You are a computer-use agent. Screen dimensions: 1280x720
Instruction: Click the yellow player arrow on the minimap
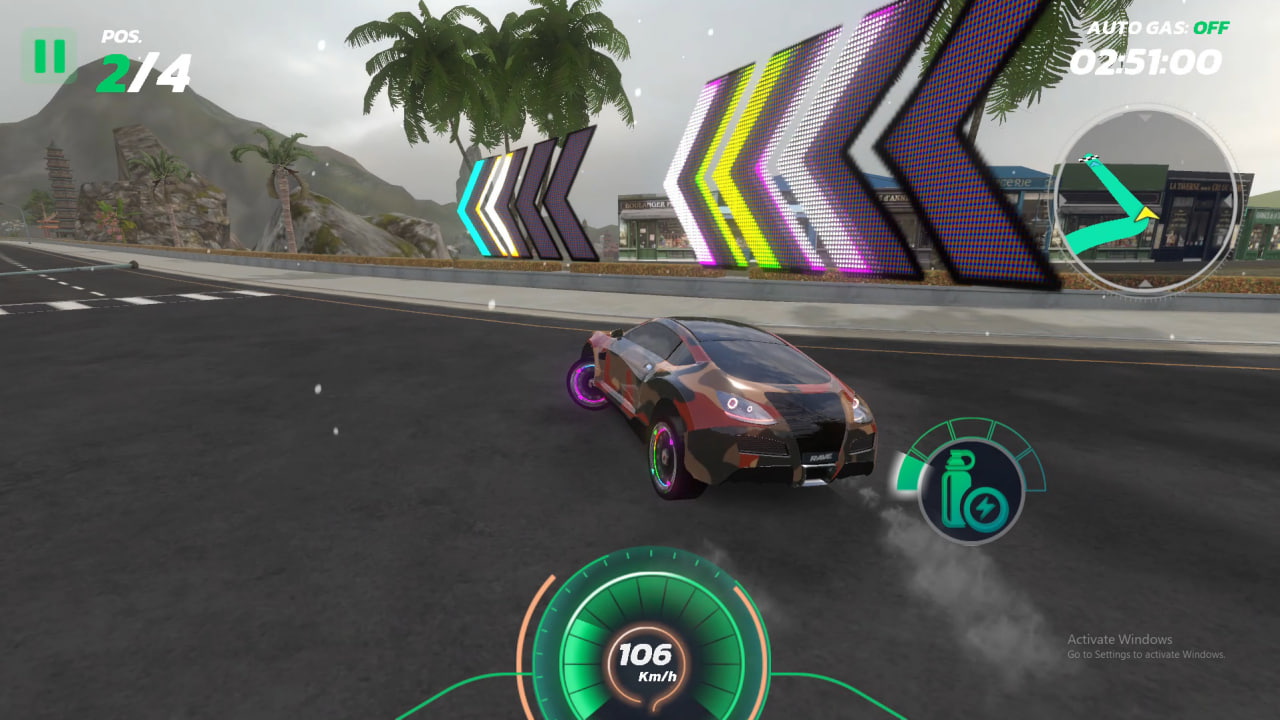tap(1147, 216)
